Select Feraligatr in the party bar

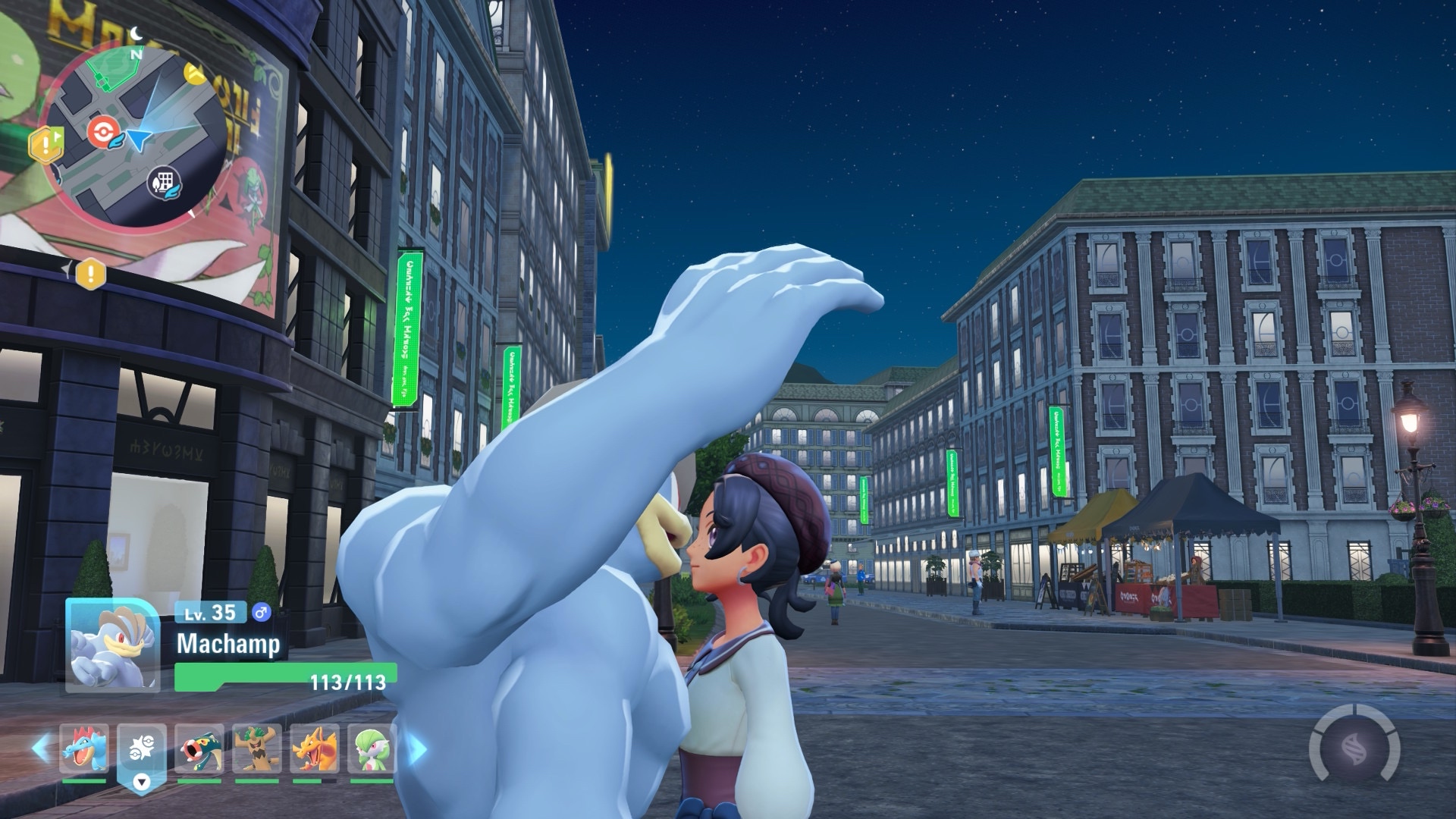(x=84, y=748)
